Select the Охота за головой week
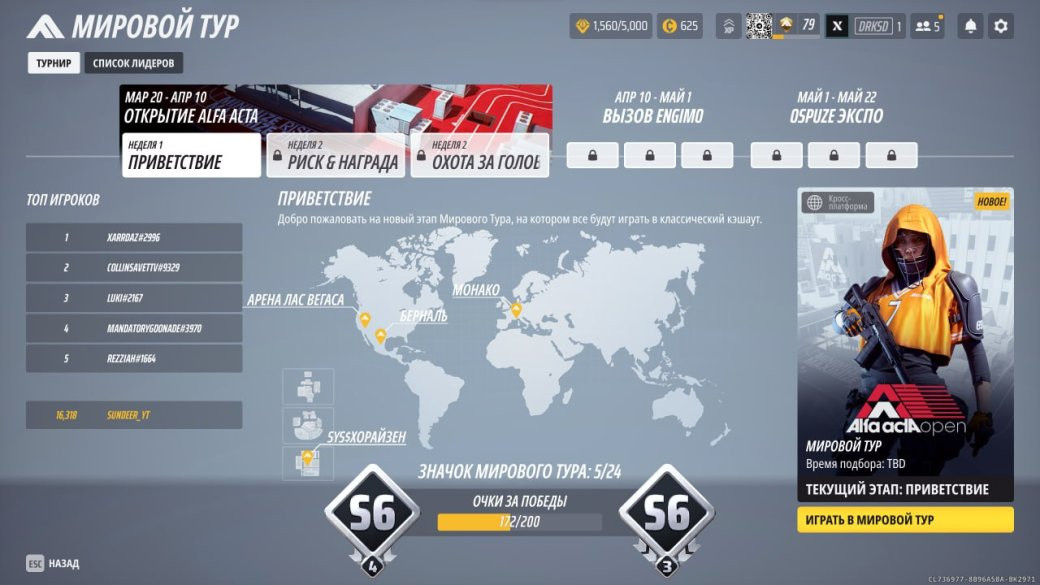1040x585 pixels. point(479,156)
